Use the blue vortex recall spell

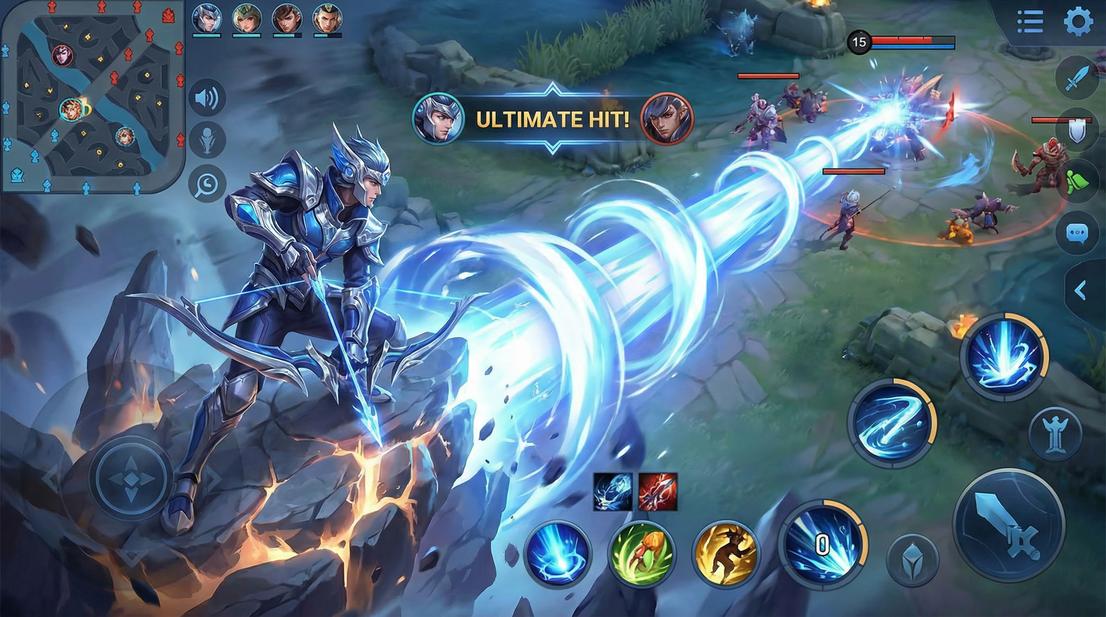557,553
